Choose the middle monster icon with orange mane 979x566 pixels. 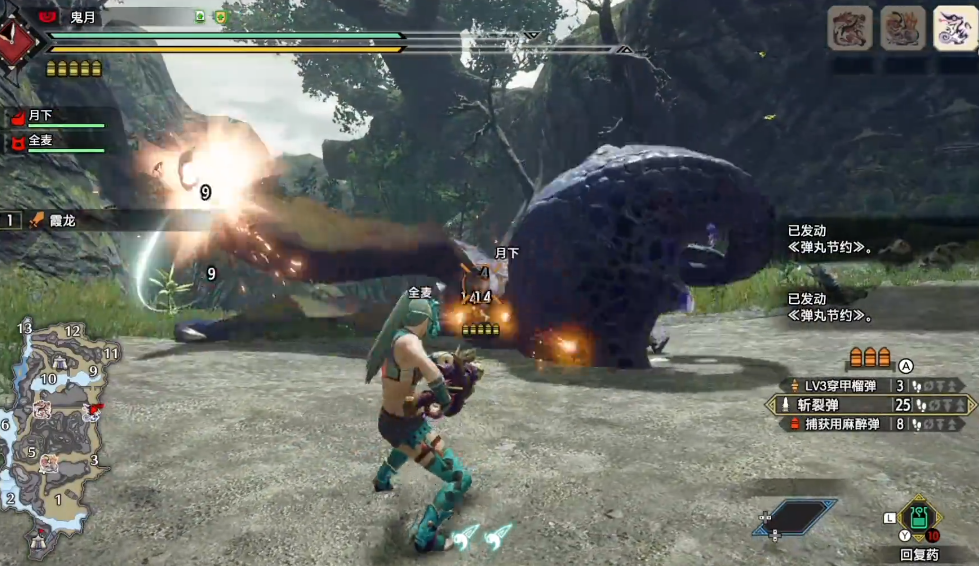pyautogui.click(x=902, y=28)
